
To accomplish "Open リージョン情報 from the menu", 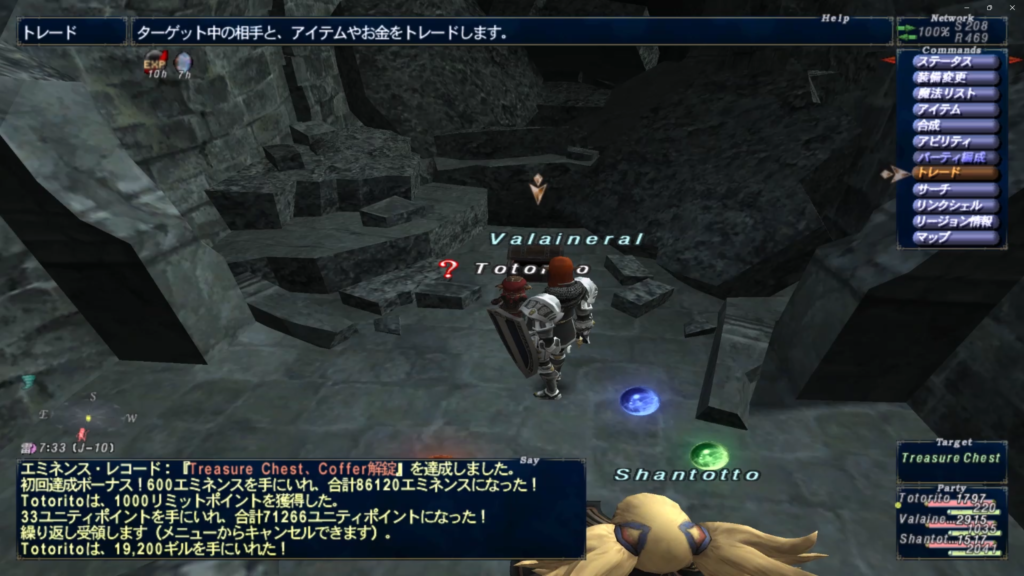I will [x=955, y=221].
